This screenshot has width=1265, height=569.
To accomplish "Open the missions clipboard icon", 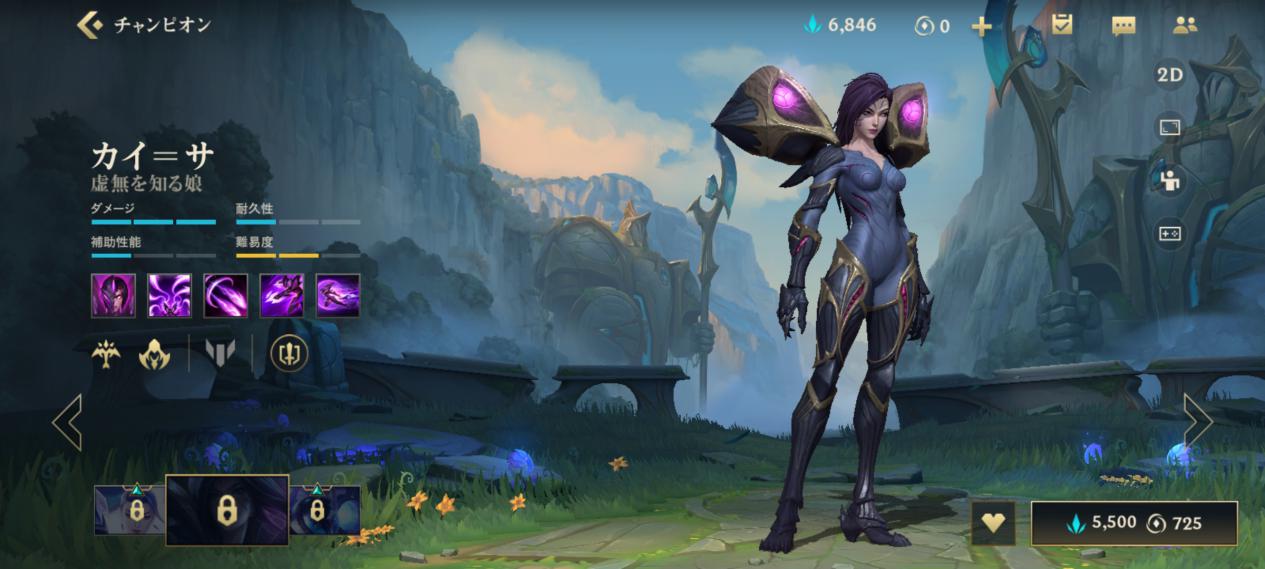I will [1061, 25].
